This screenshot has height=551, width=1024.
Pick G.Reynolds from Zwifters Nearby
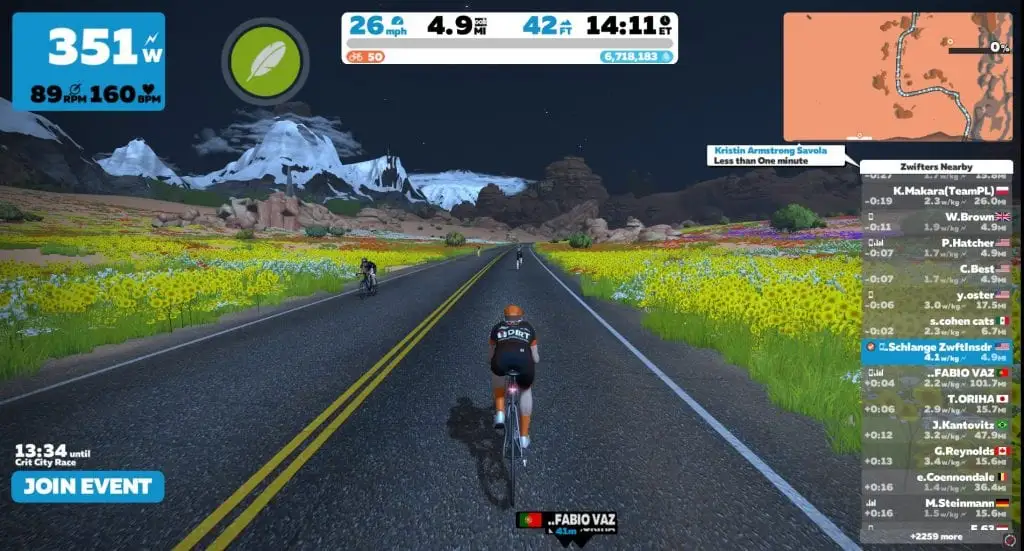pyautogui.click(x=936, y=454)
